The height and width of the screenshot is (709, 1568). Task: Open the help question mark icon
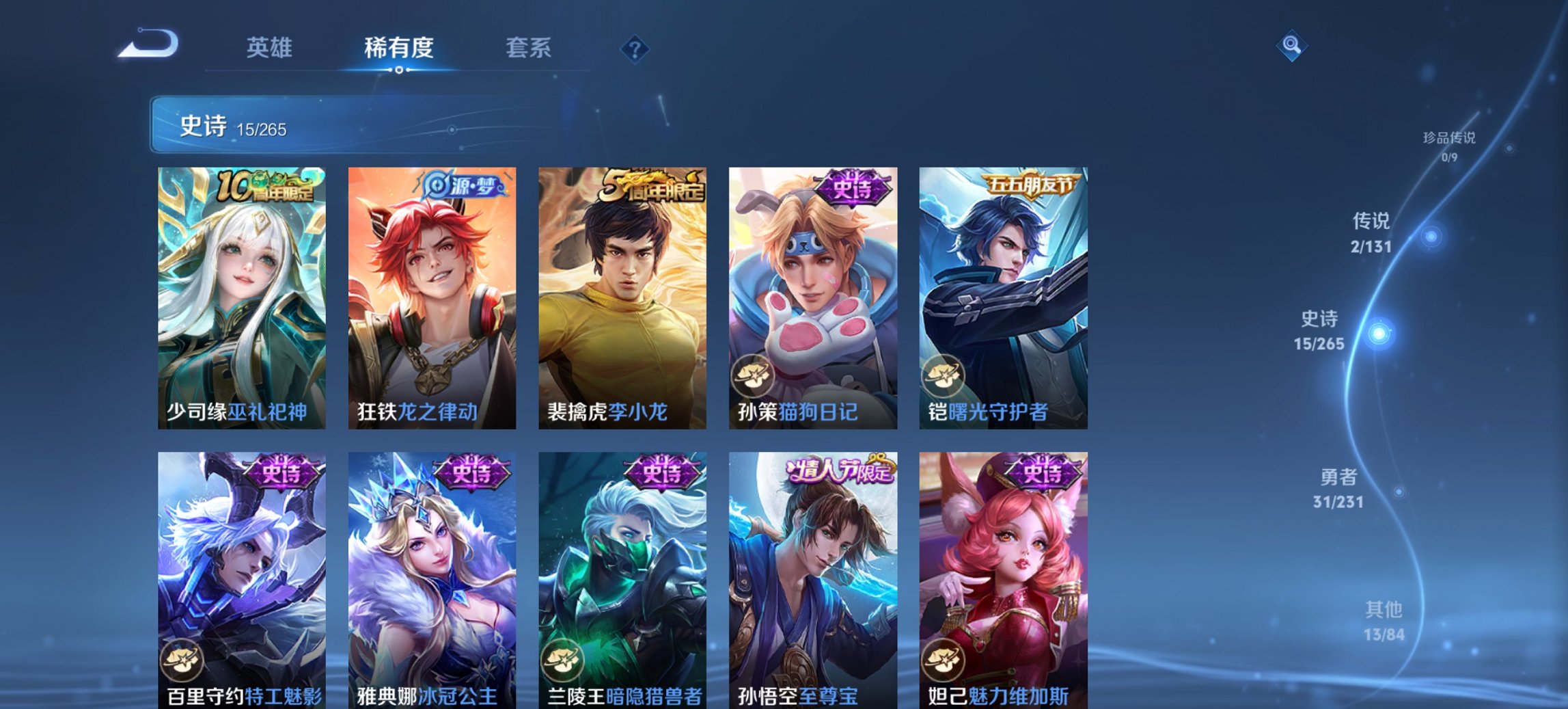(x=635, y=49)
